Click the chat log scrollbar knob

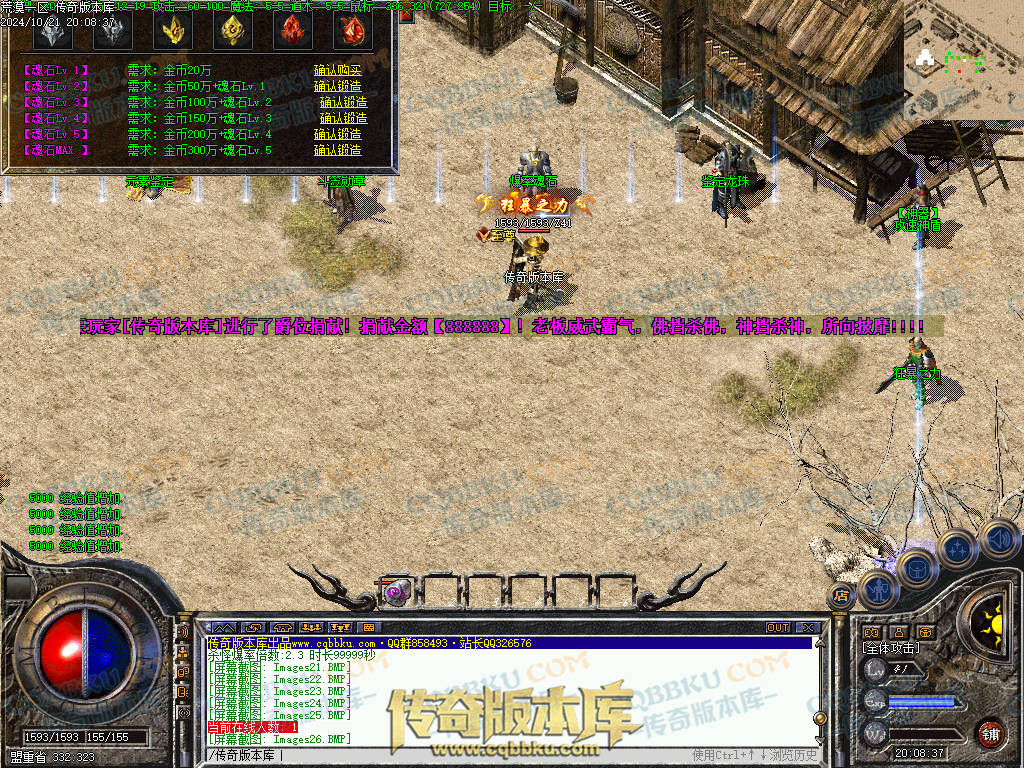[x=820, y=716]
